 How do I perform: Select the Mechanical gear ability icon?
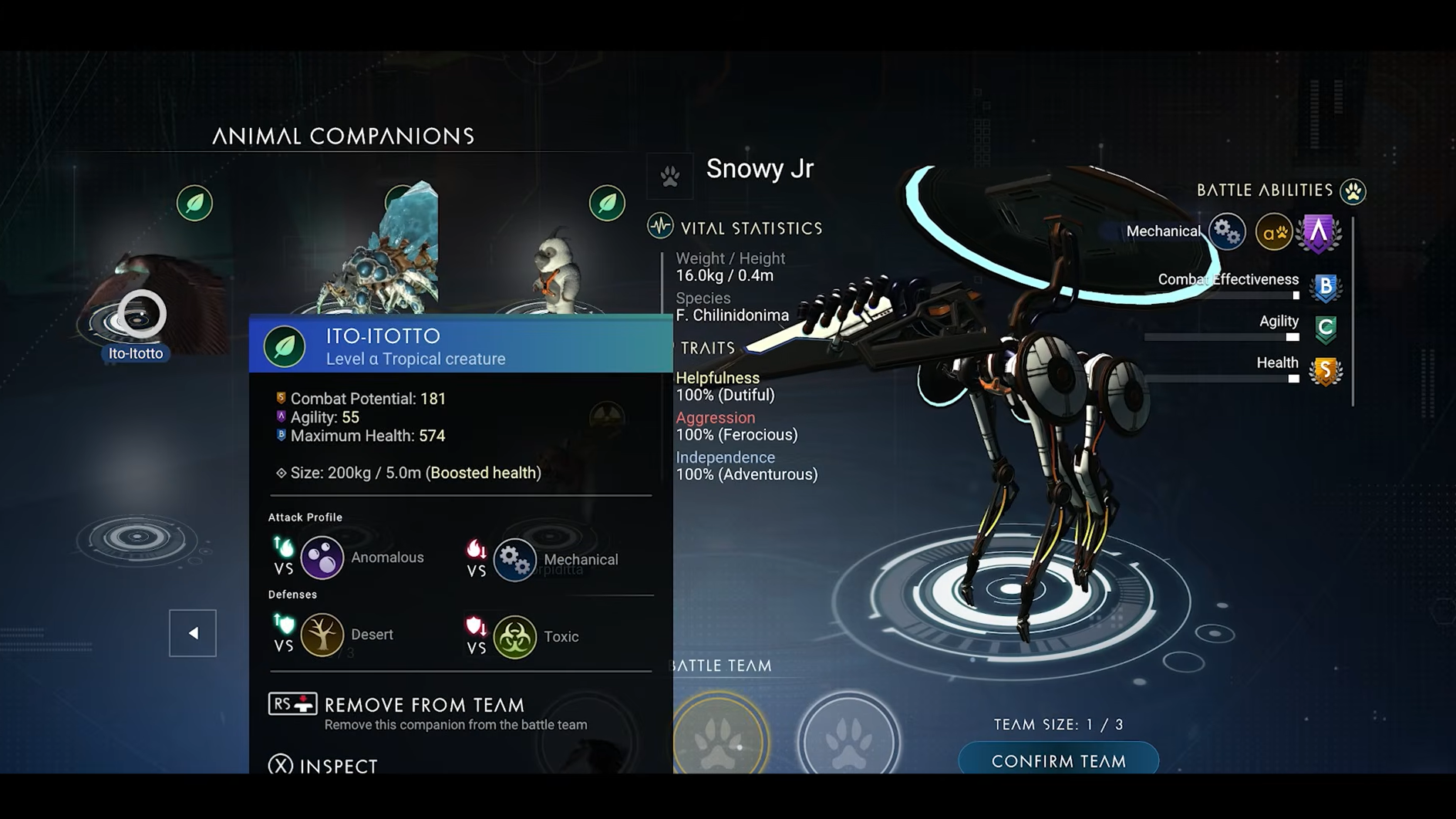1226,231
